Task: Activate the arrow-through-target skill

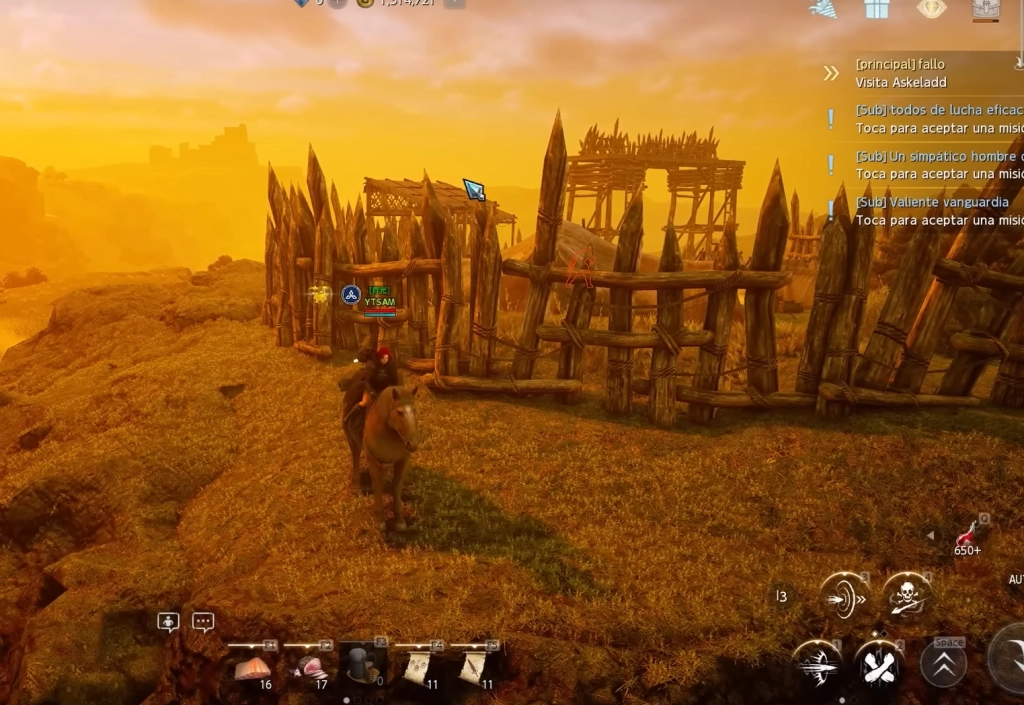Action: pyautogui.click(x=843, y=597)
